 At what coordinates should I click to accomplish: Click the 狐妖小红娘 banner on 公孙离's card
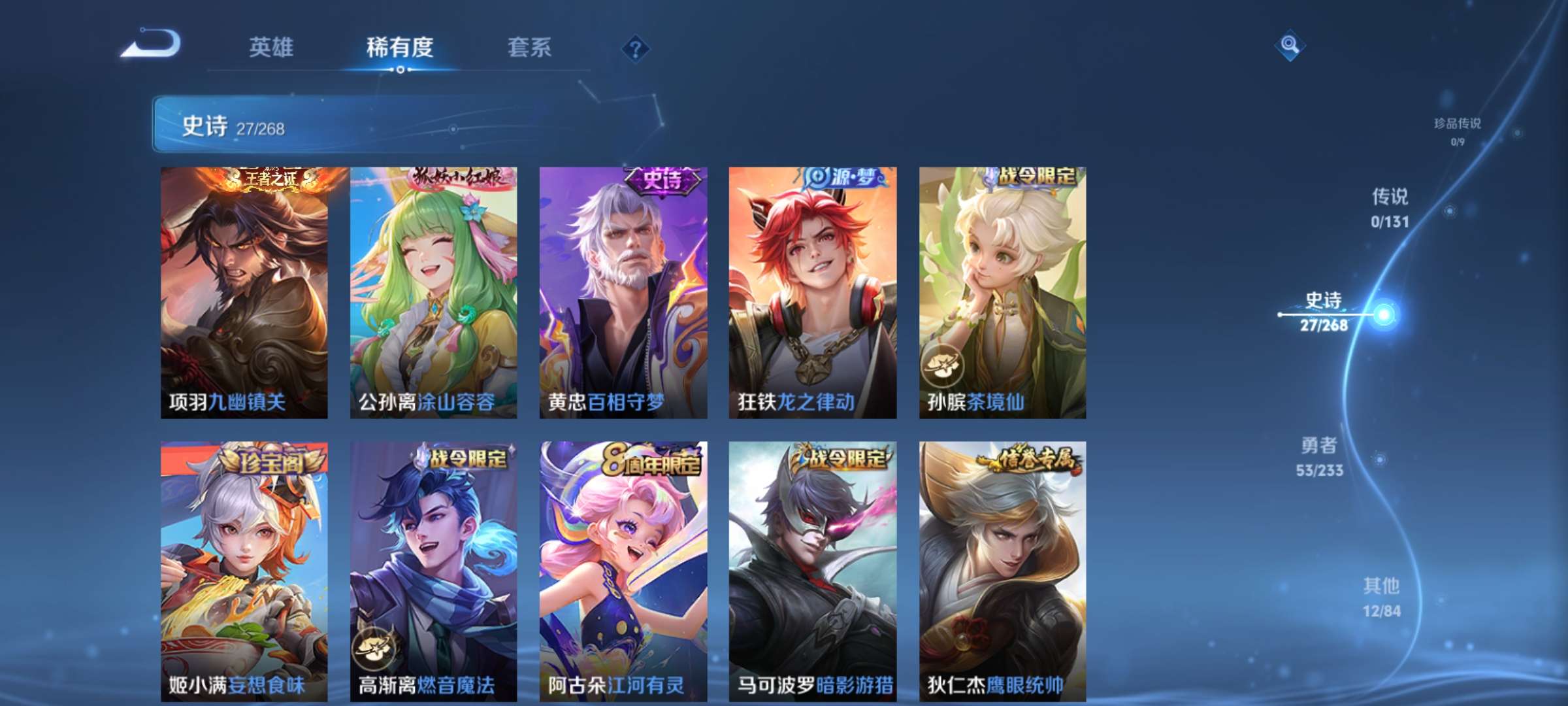[456, 176]
